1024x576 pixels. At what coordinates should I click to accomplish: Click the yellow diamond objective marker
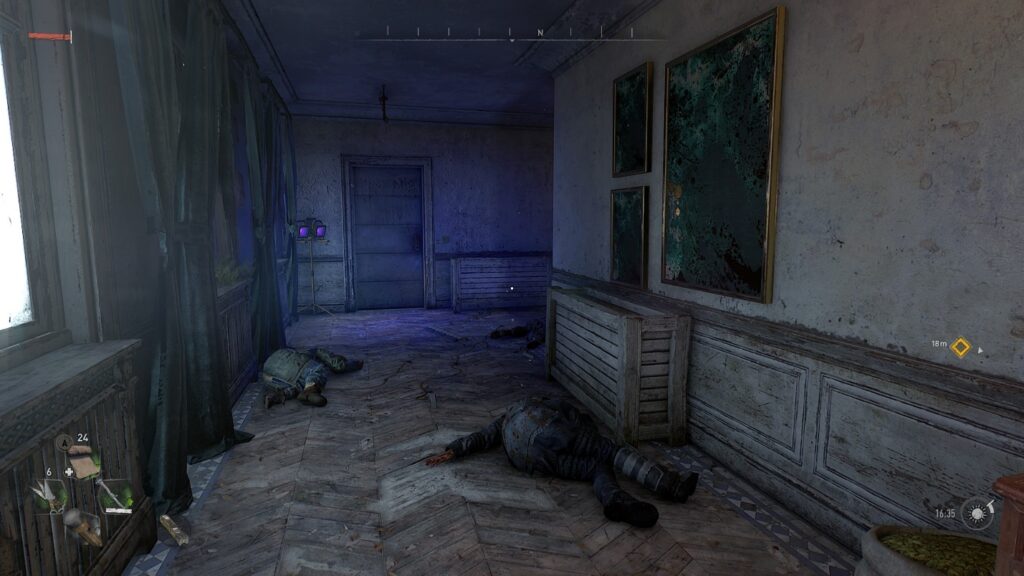tap(960, 347)
